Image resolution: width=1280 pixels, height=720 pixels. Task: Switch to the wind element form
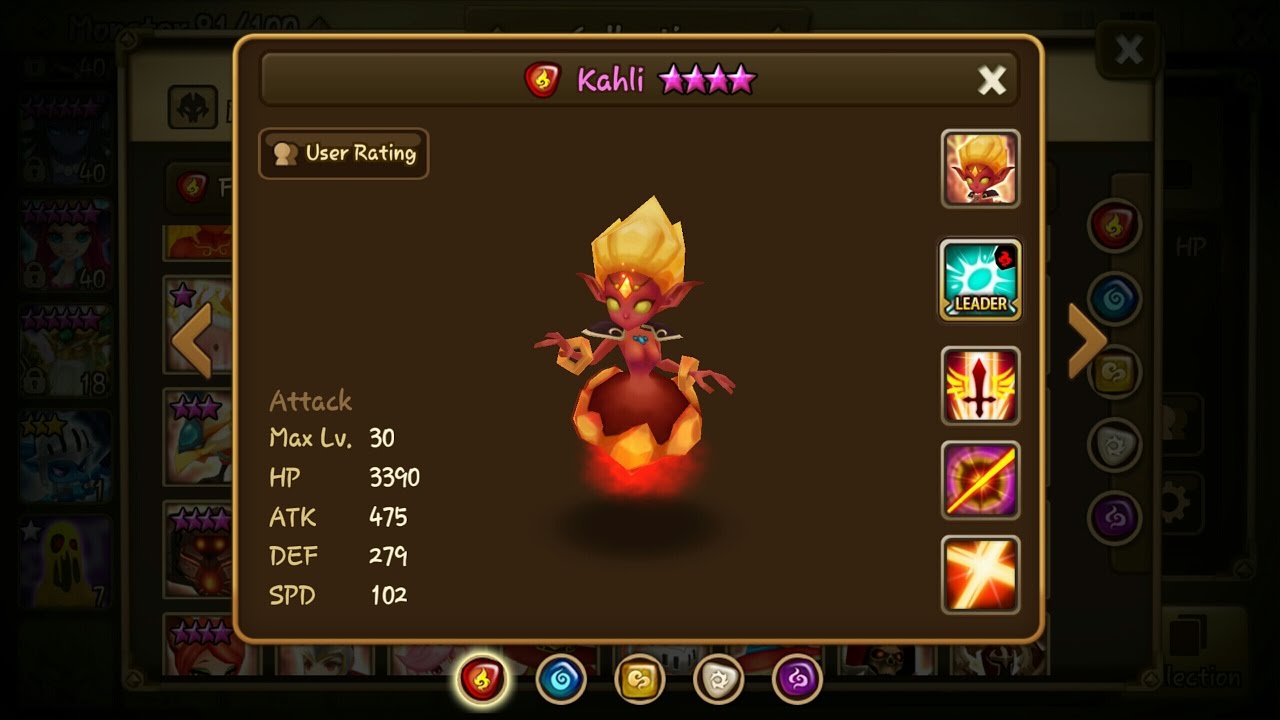640,680
